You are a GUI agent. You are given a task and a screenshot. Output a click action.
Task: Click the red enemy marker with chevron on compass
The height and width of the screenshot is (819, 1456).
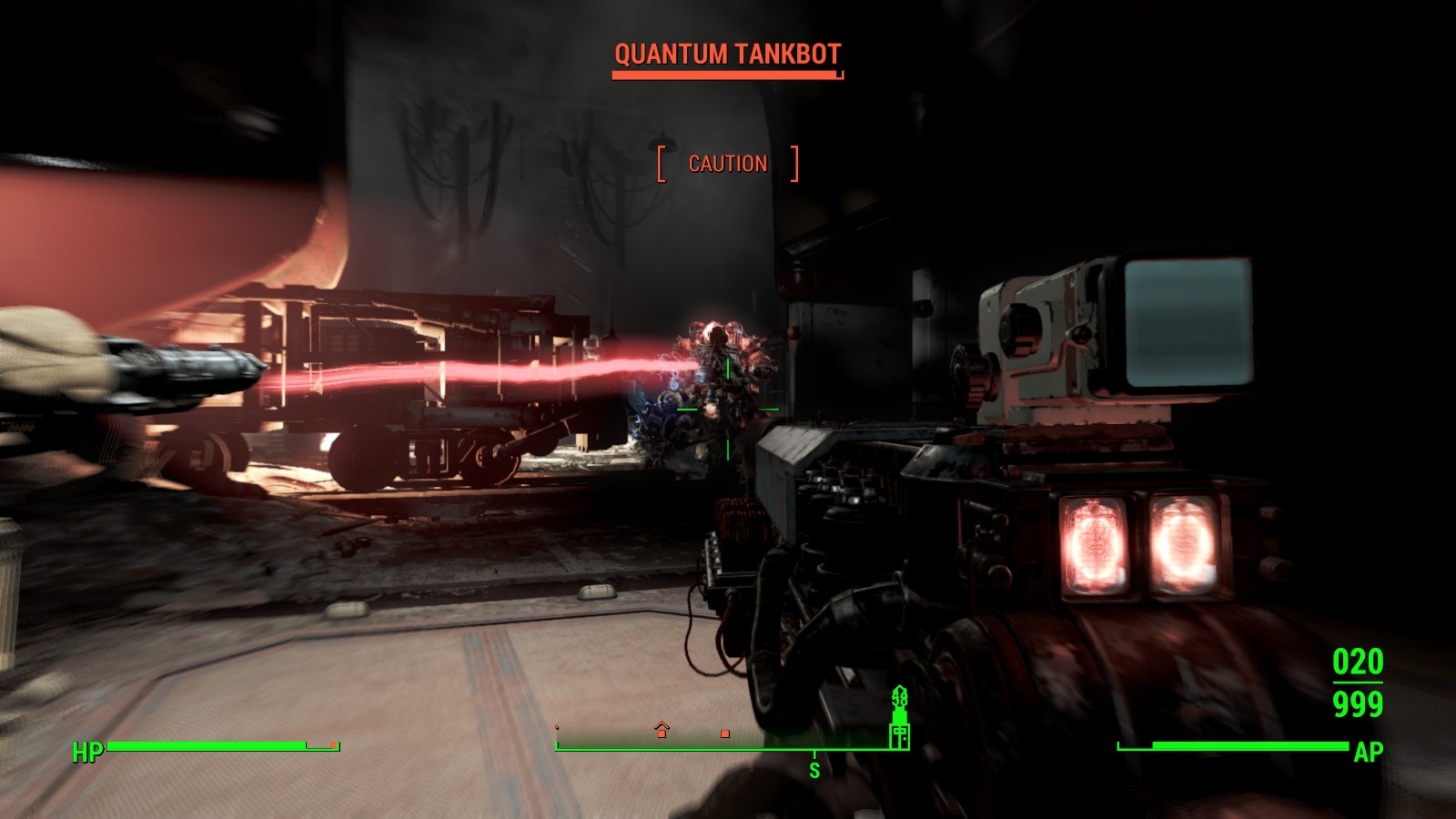(x=662, y=730)
